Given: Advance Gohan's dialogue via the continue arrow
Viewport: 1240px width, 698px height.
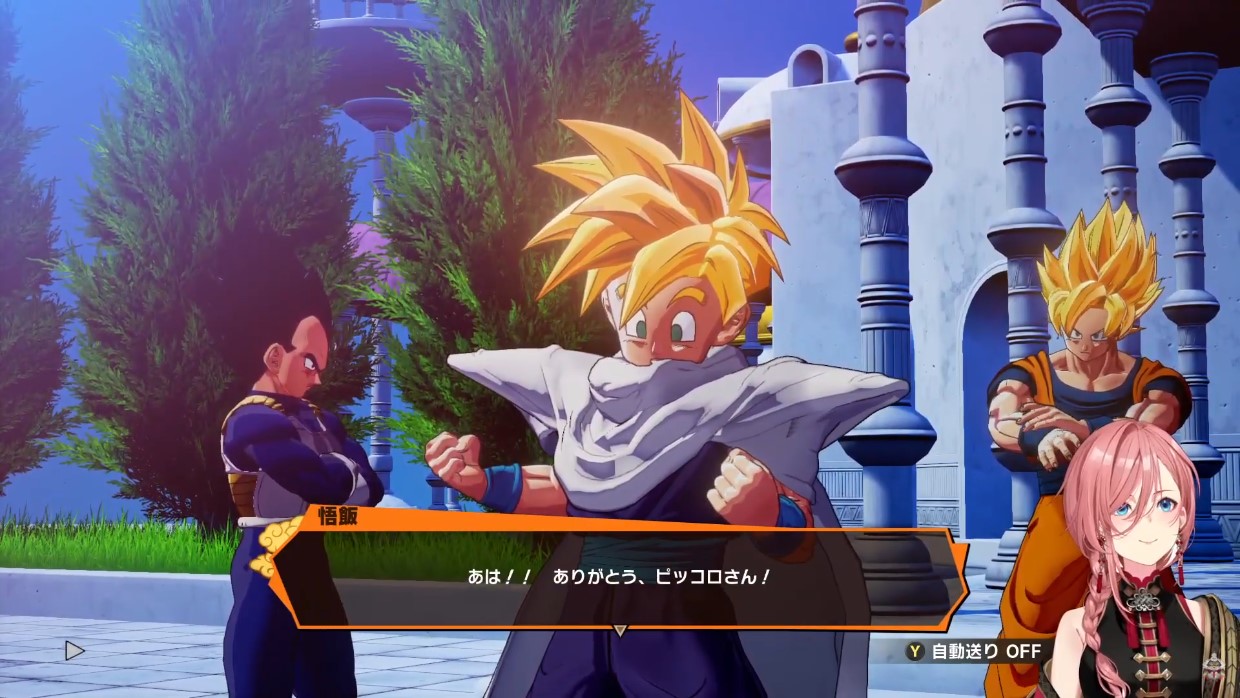Looking at the screenshot, I should pyautogui.click(x=620, y=630).
